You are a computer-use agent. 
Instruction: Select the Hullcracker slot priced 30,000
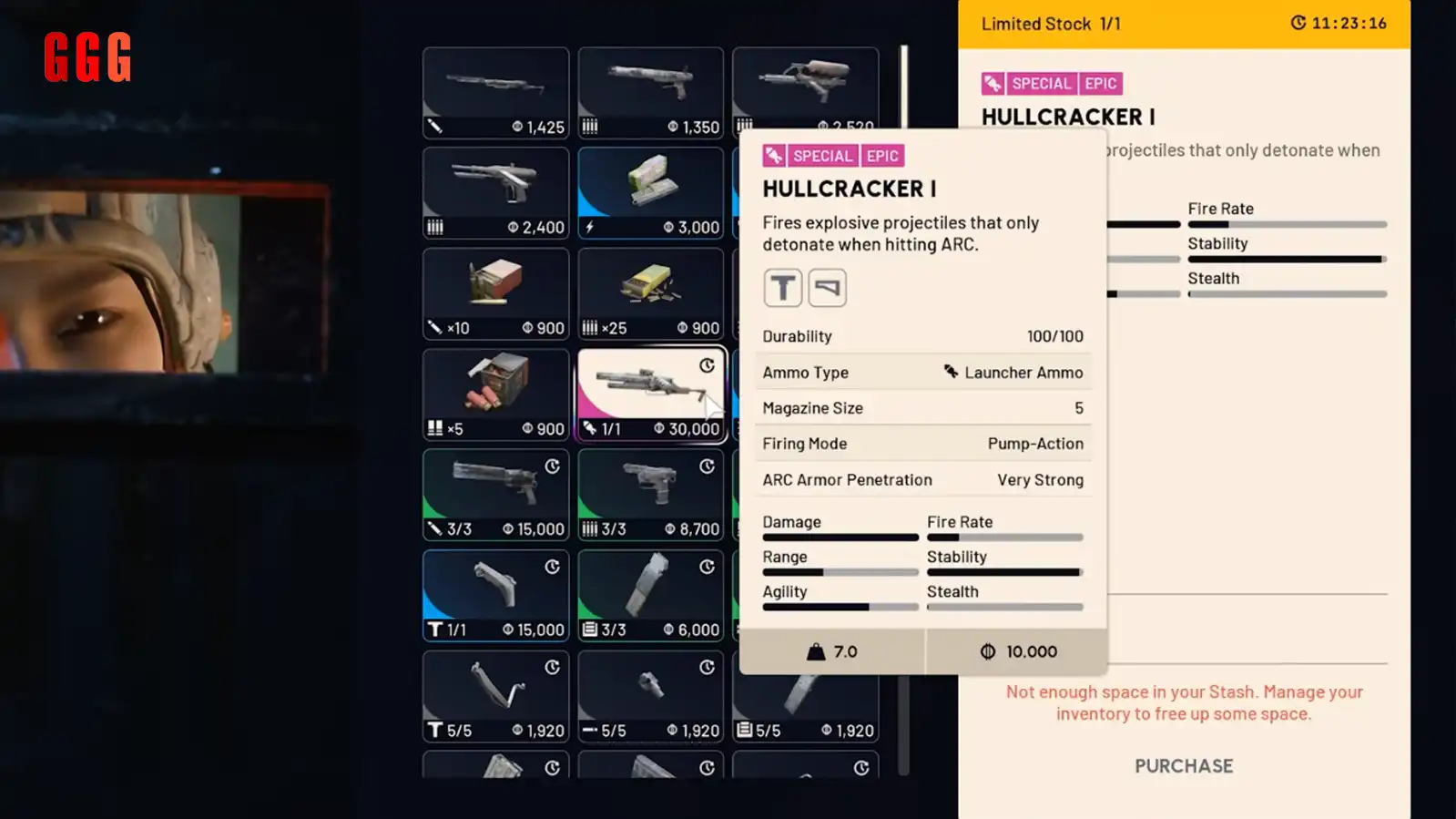pos(651,394)
